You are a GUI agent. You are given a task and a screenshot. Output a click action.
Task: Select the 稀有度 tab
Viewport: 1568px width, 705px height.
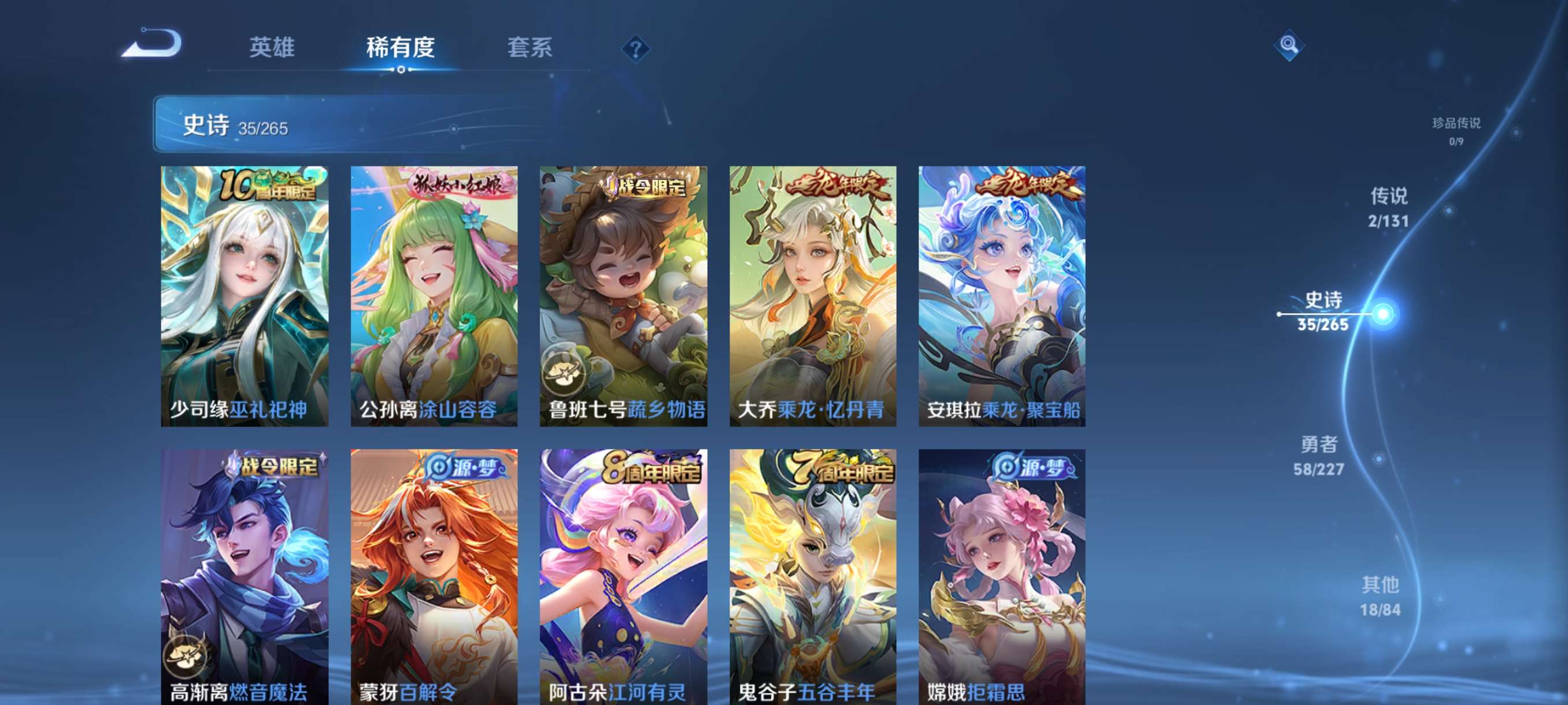click(401, 49)
